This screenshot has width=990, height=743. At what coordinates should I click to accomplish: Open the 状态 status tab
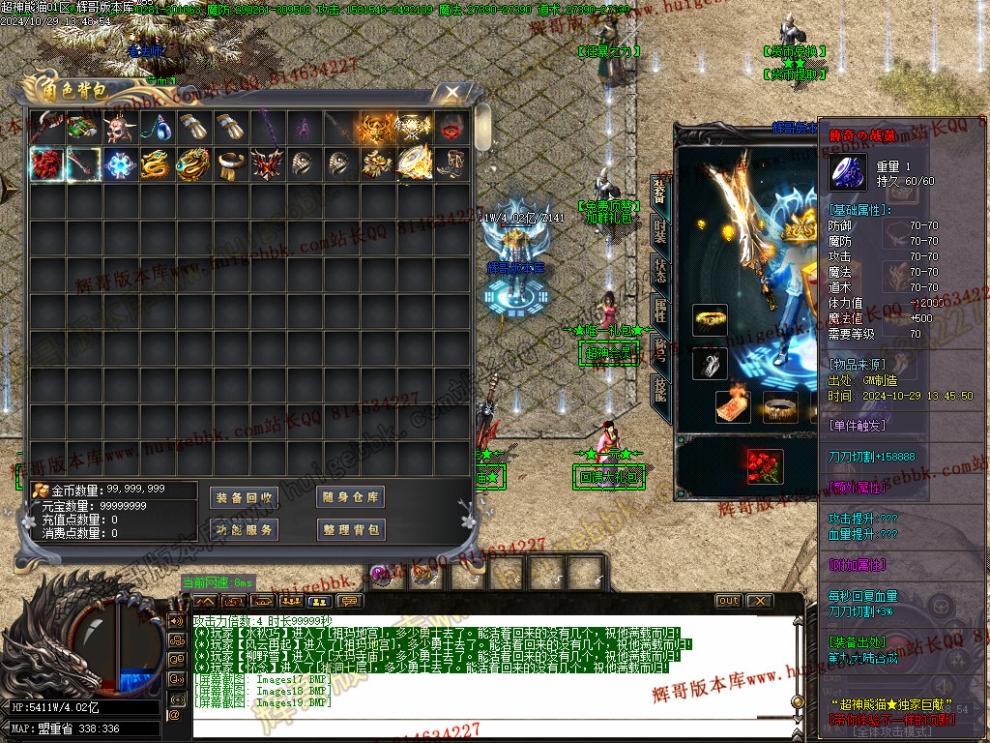(660, 271)
